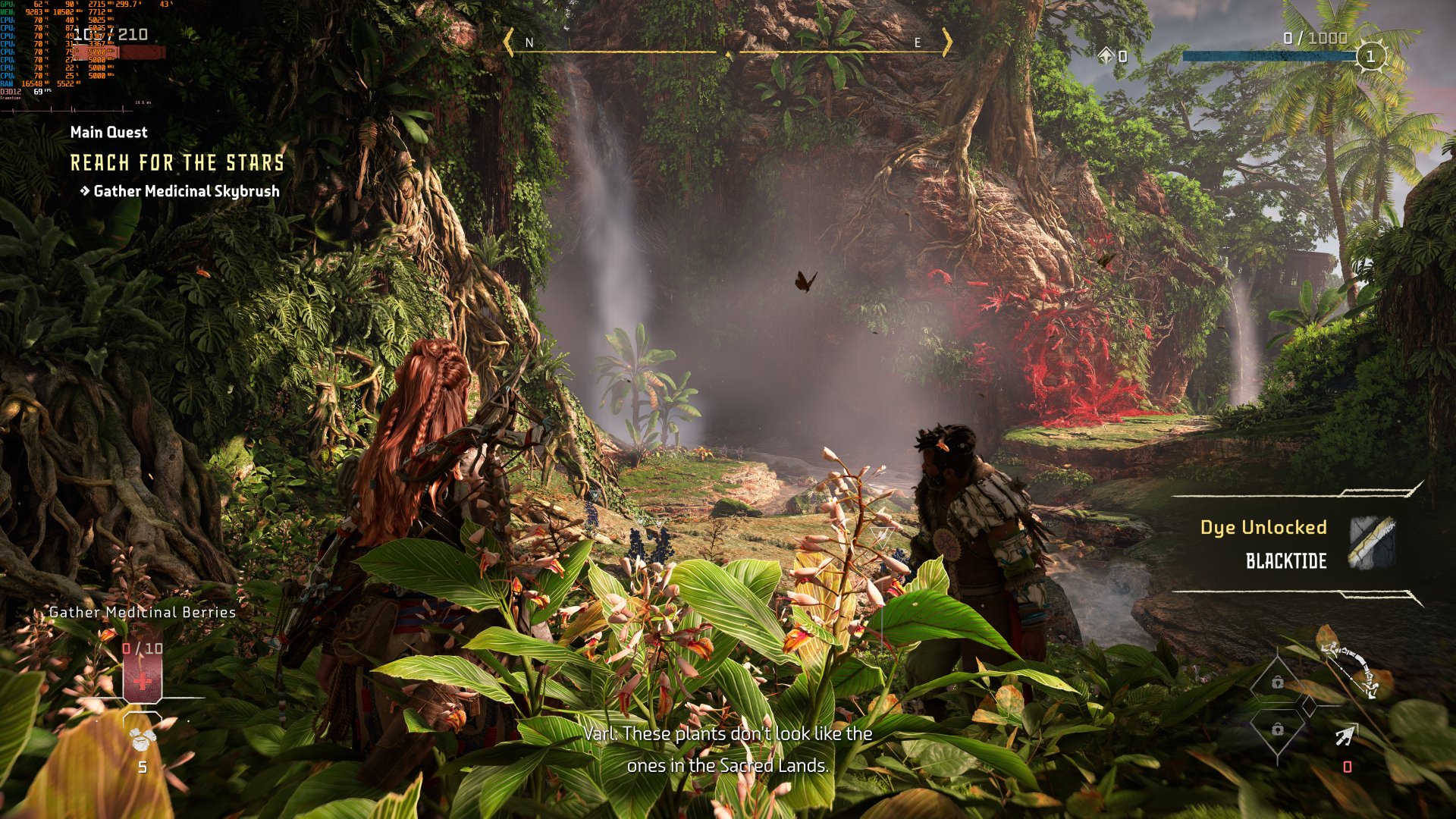The image size is (1456, 819).
Task: Open the Reach For The Stars quest title
Action: tap(177, 162)
